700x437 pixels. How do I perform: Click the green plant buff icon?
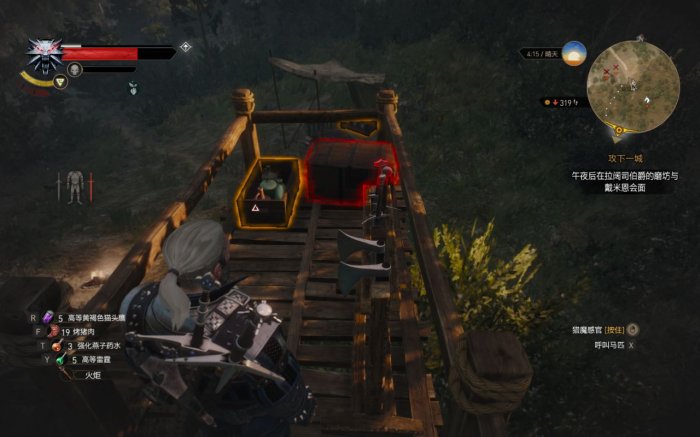tap(131, 88)
